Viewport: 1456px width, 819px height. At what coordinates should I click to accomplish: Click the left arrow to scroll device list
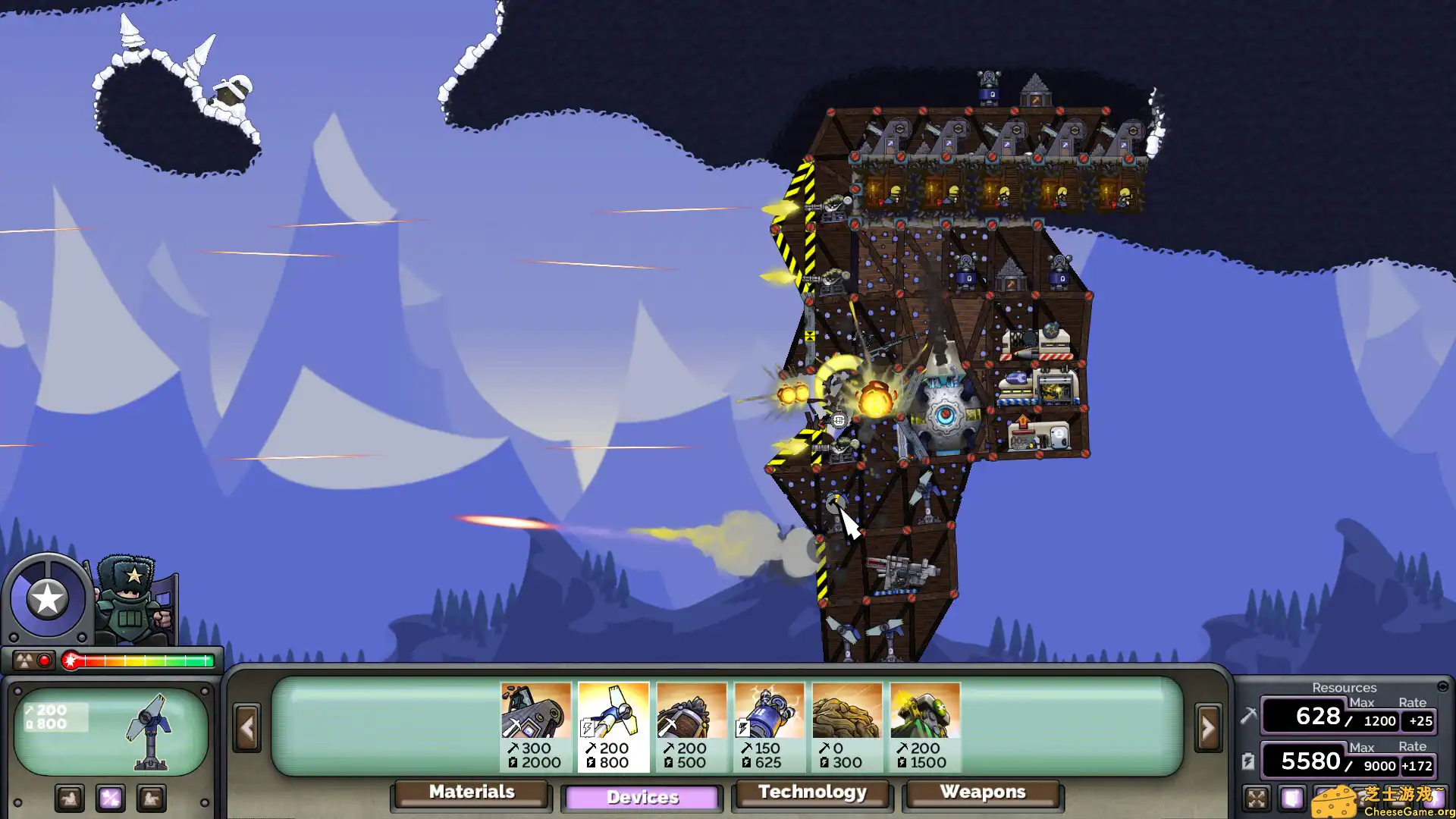point(248,726)
